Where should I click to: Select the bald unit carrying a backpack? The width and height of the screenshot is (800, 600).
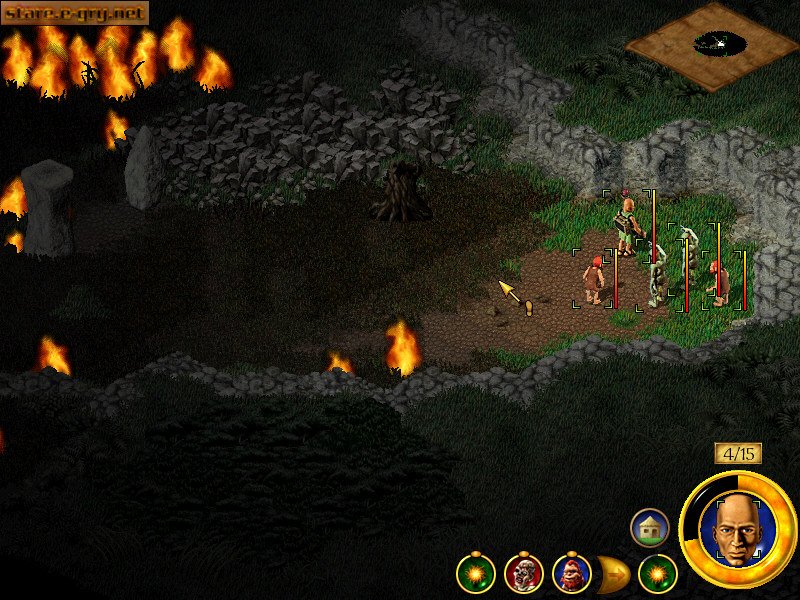627,223
